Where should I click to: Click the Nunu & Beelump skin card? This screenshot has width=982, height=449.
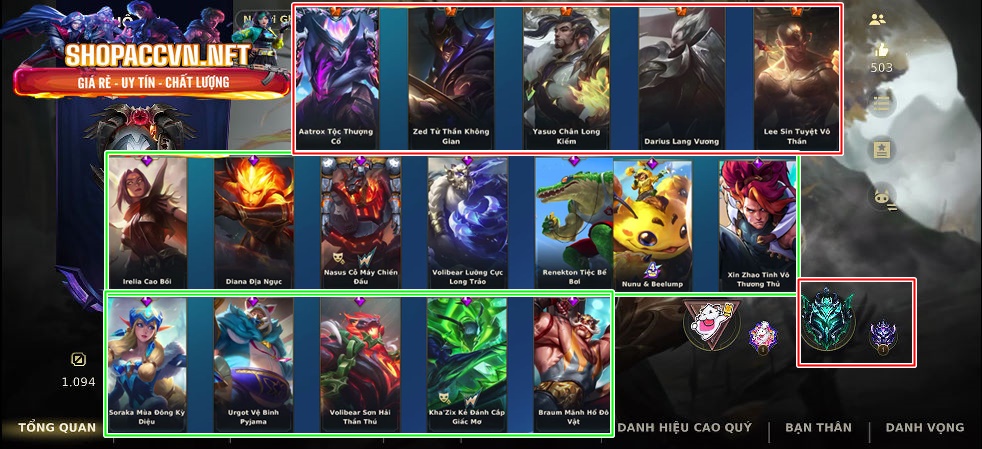(x=653, y=223)
